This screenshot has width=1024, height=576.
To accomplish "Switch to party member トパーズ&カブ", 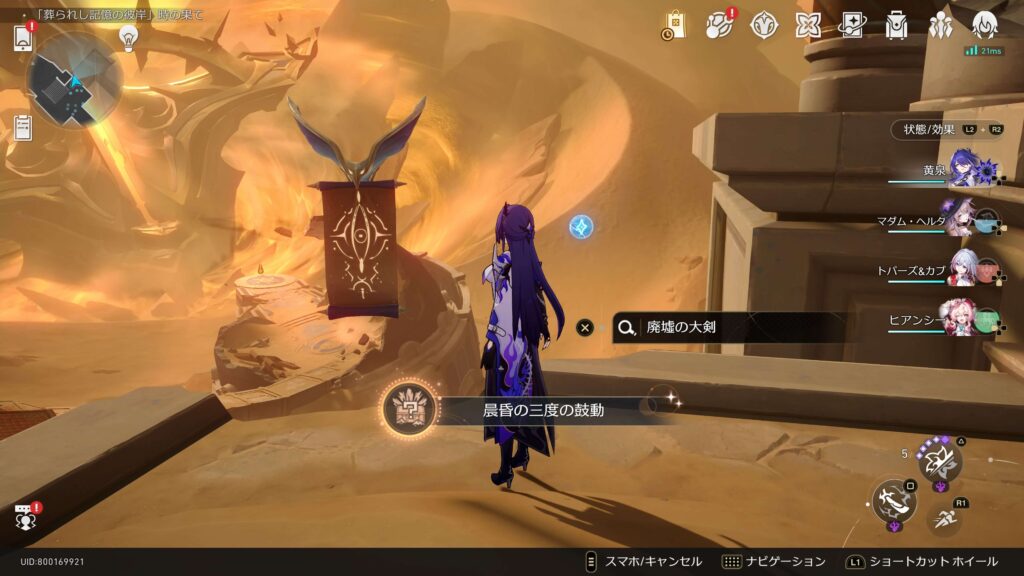I will click(x=962, y=269).
